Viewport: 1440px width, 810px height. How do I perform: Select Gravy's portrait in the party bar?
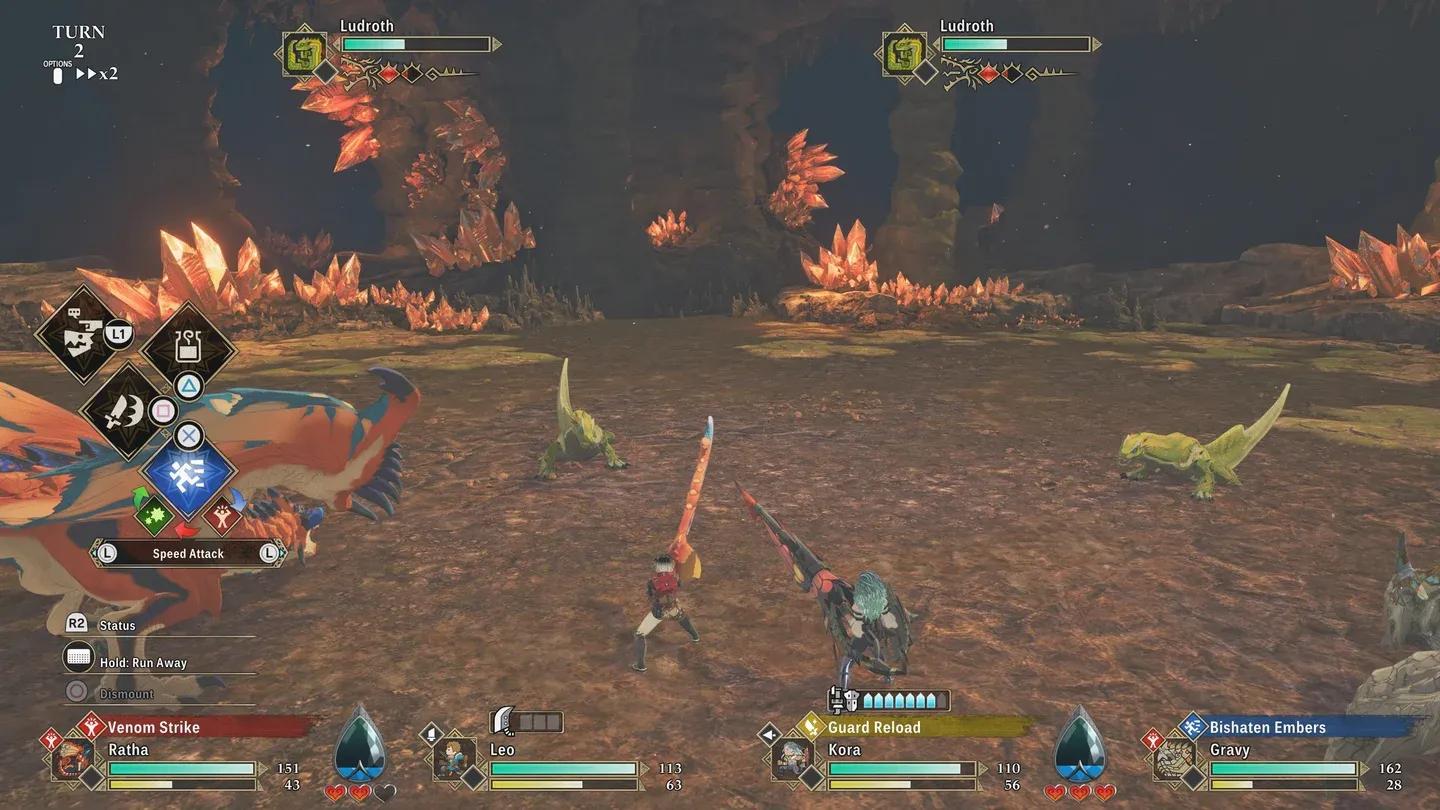[x=1174, y=759]
